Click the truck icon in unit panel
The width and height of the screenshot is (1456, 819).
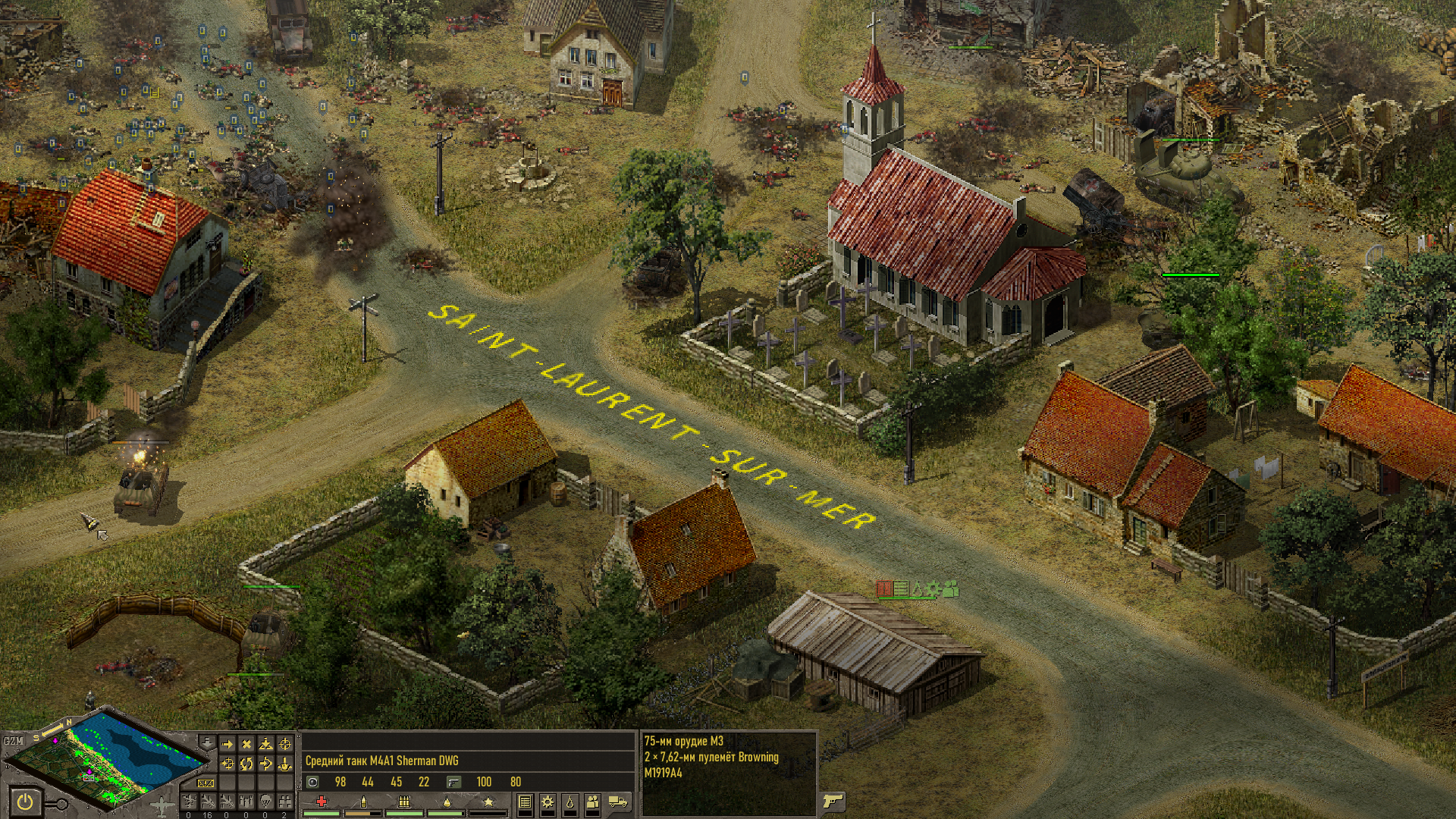618,802
